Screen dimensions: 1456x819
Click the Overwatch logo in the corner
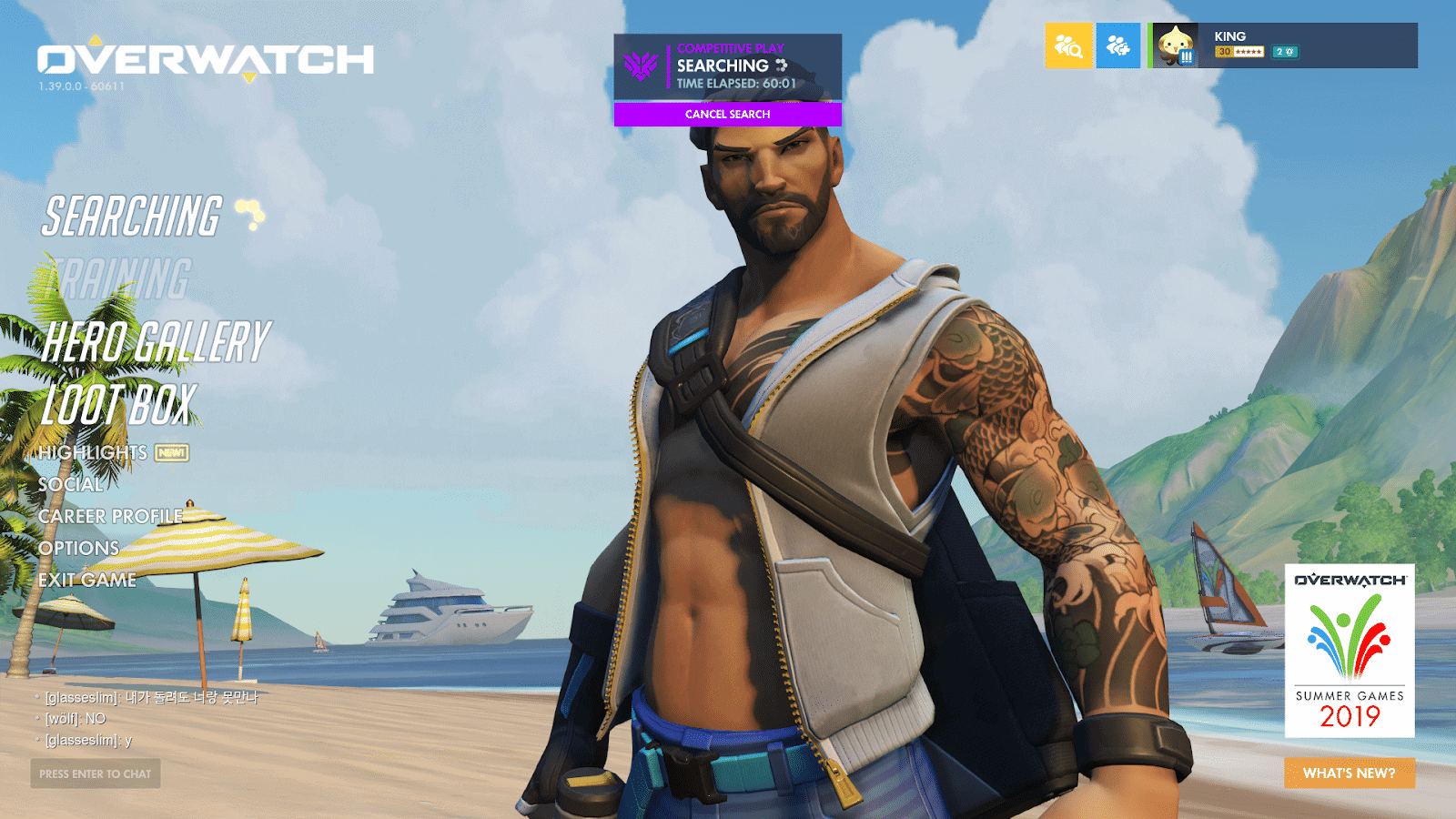pos(205,58)
